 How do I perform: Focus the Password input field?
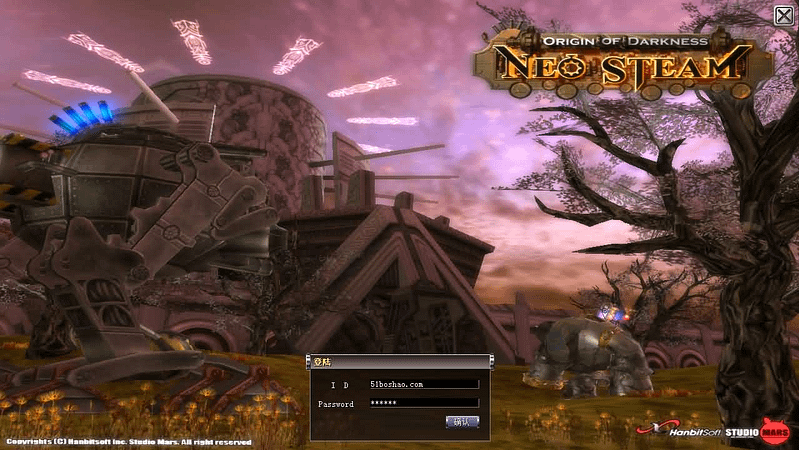(x=423, y=403)
